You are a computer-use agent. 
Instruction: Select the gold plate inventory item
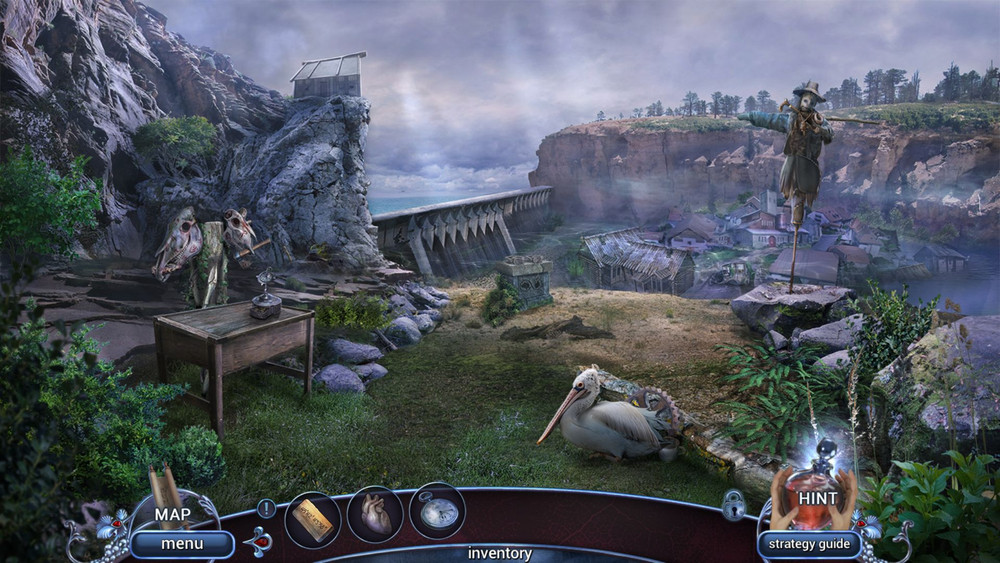click(313, 519)
